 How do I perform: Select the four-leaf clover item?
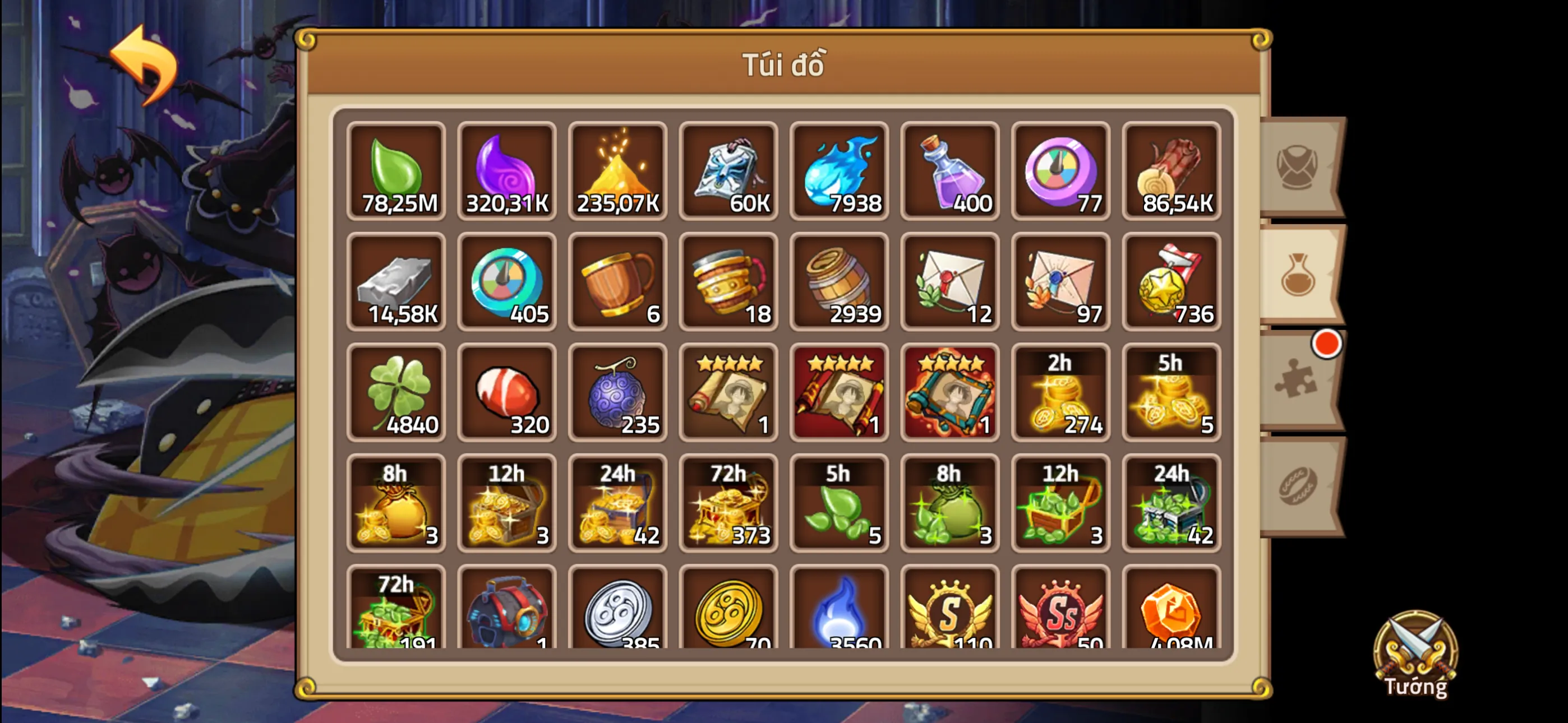pos(396,392)
